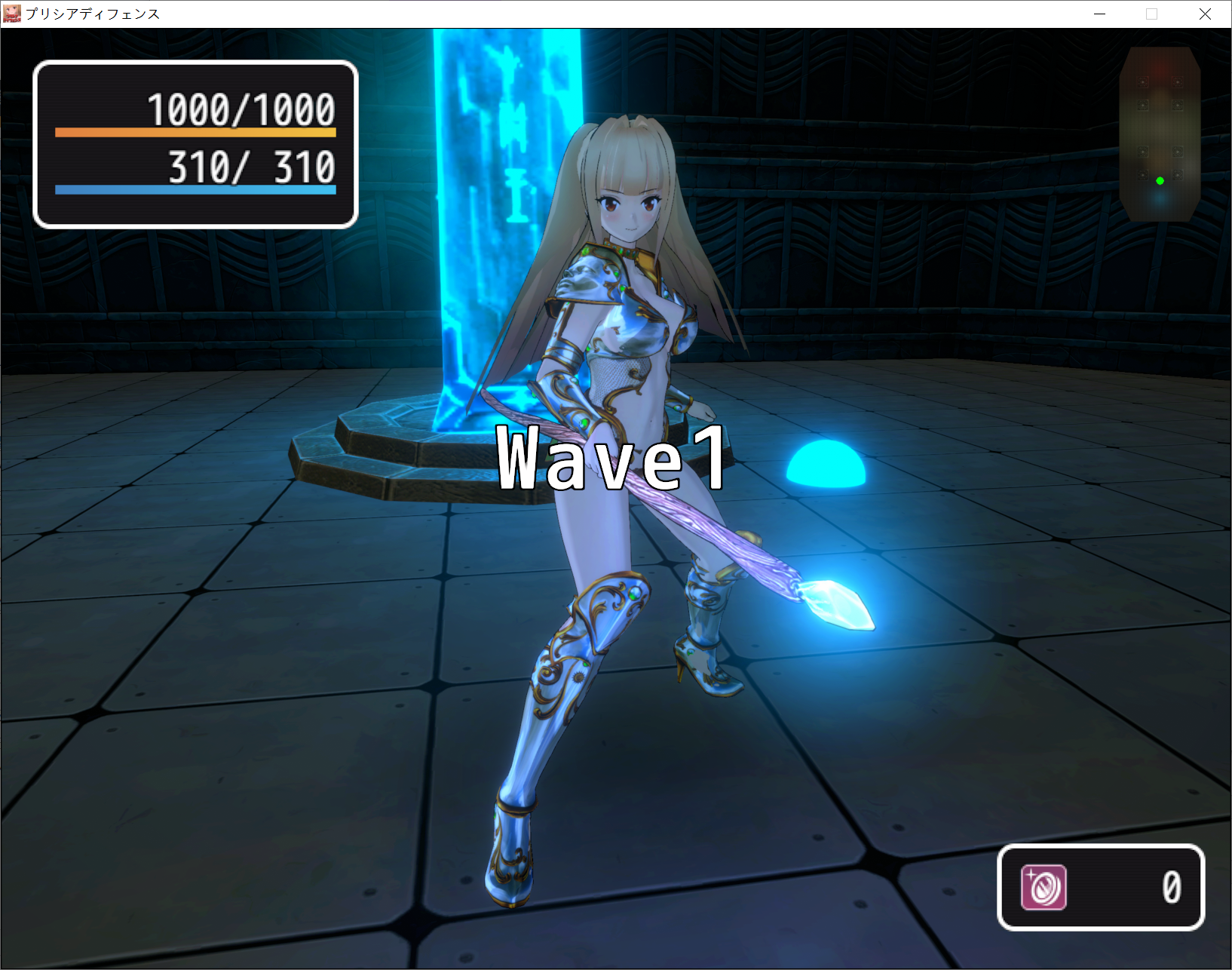The width and height of the screenshot is (1232, 970).
Task: Select the pink spiral skill icon
Action: (1044, 887)
